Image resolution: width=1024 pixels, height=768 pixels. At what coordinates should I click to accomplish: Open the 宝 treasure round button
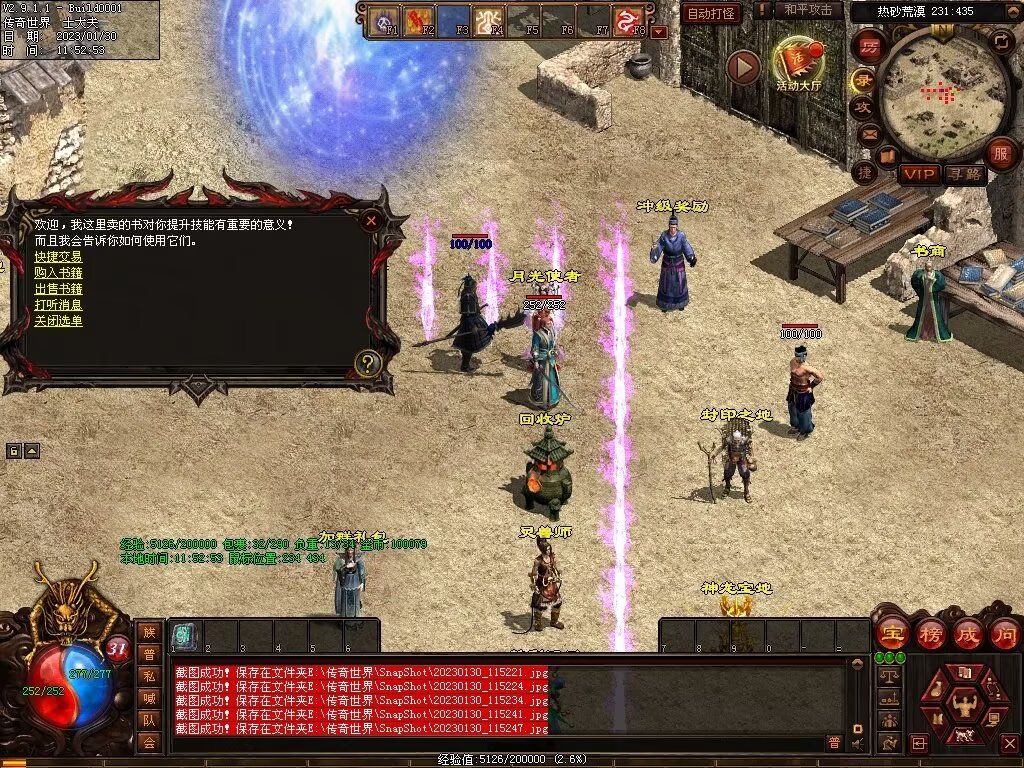point(891,634)
